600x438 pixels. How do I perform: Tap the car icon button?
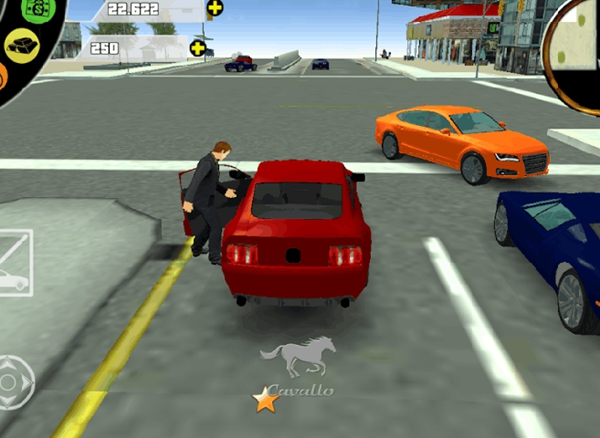(x=13, y=279)
